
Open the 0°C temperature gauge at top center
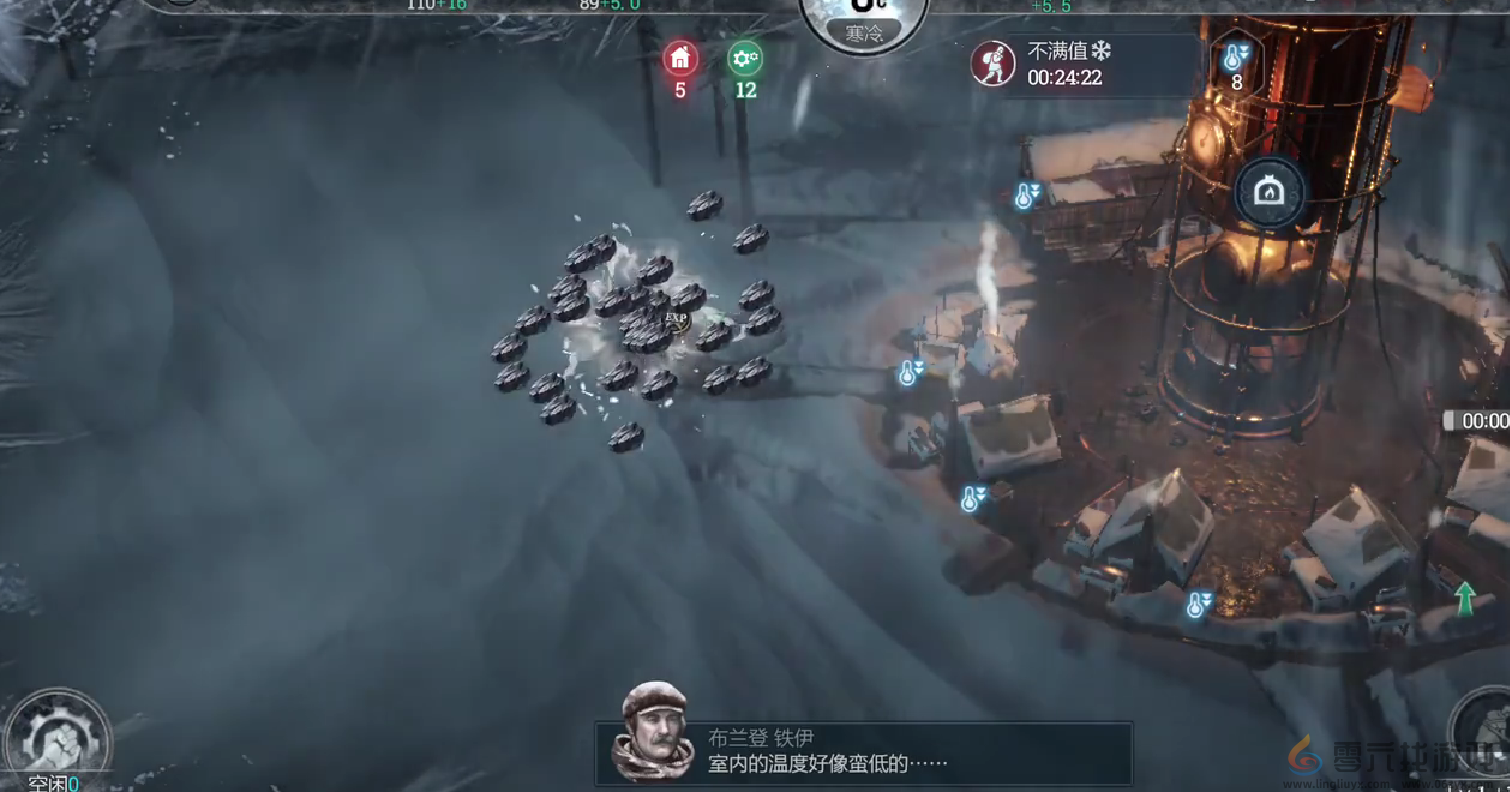click(866, 10)
